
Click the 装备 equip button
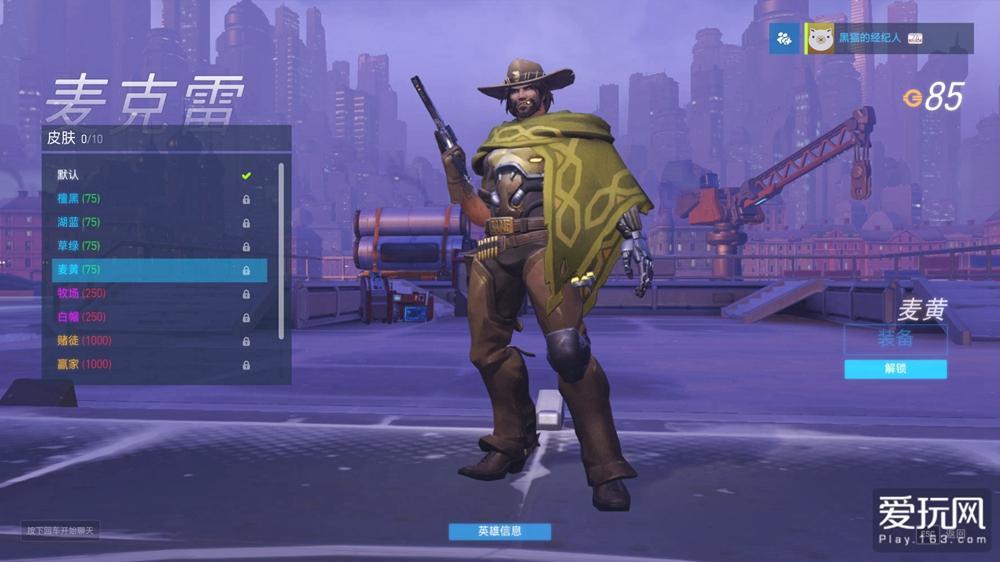click(895, 339)
